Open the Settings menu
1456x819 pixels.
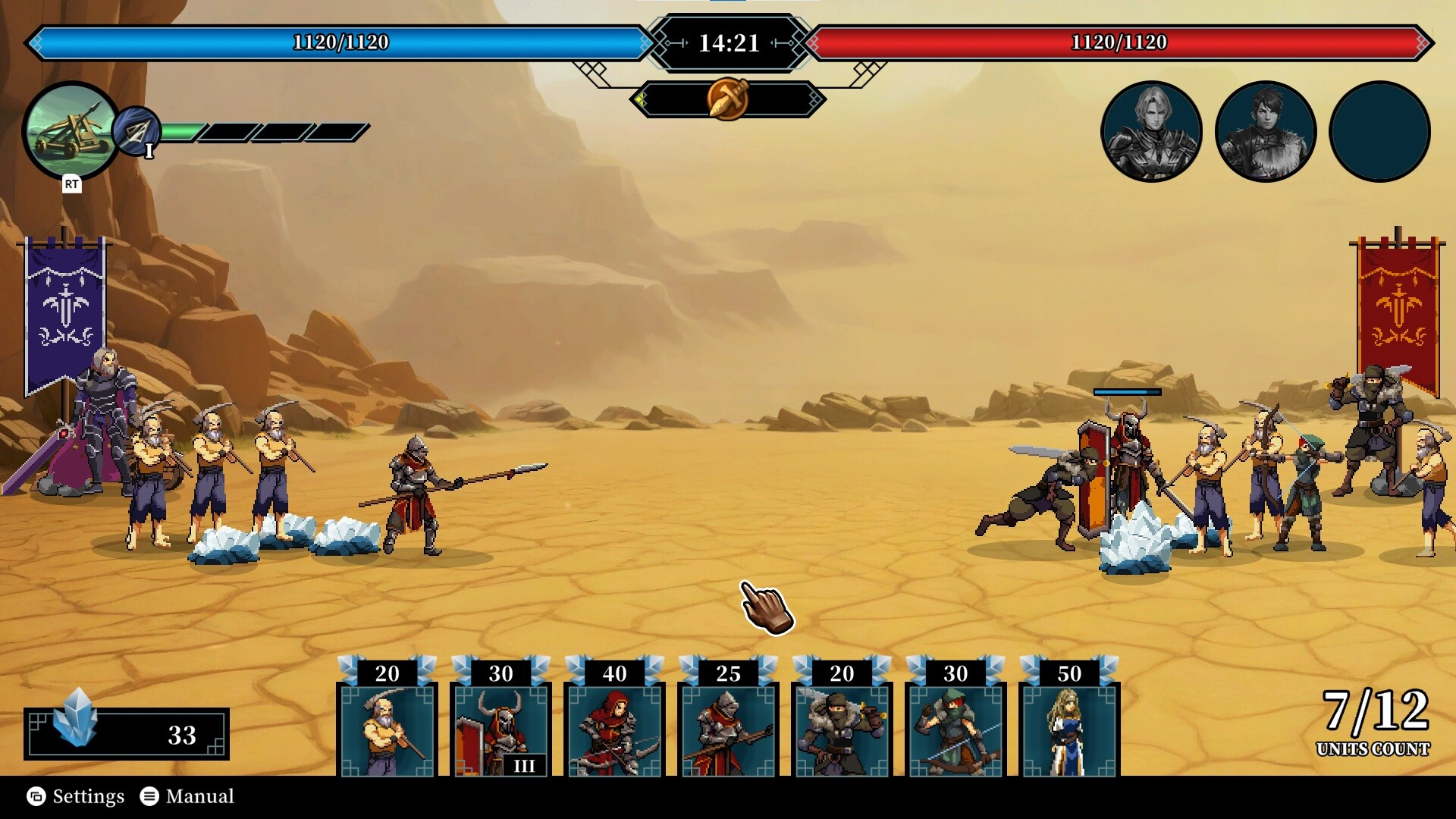click(x=76, y=796)
